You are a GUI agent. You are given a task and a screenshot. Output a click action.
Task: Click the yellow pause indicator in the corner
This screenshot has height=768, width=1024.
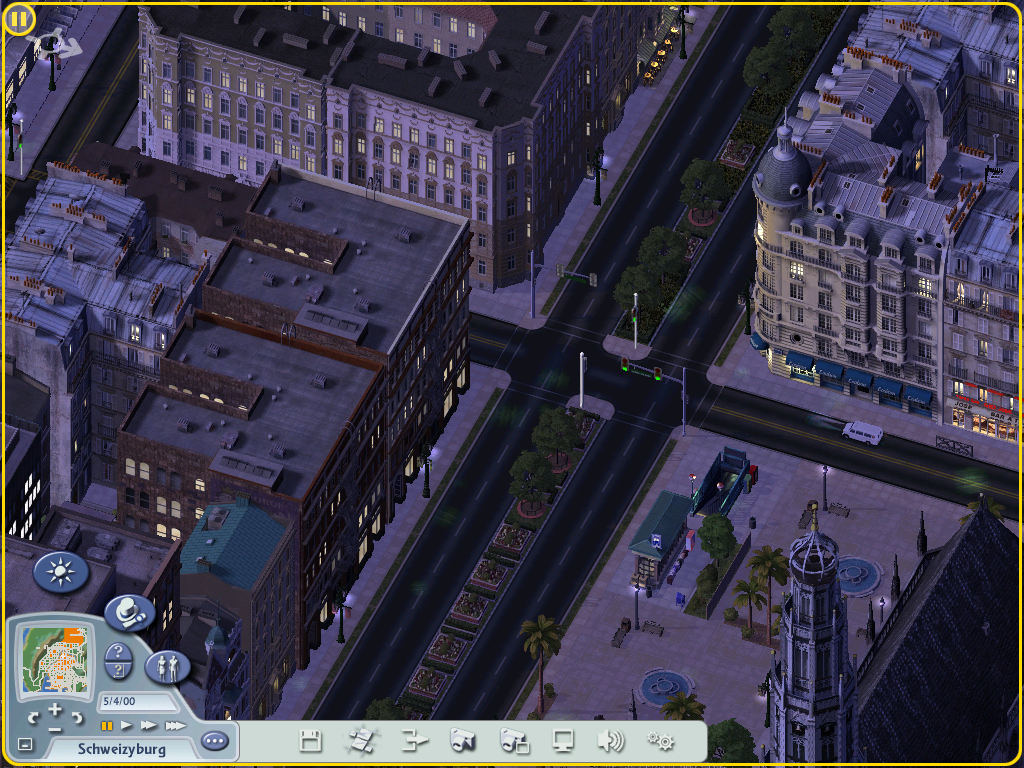[20, 19]
